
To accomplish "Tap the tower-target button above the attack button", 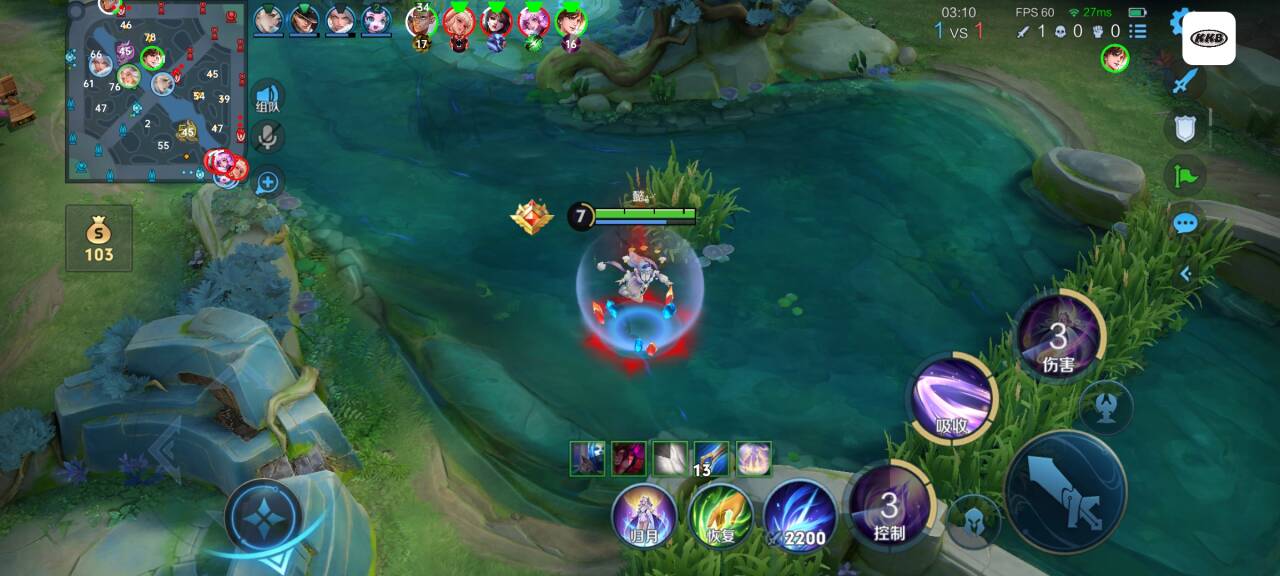I will [x=1106, y=407].
